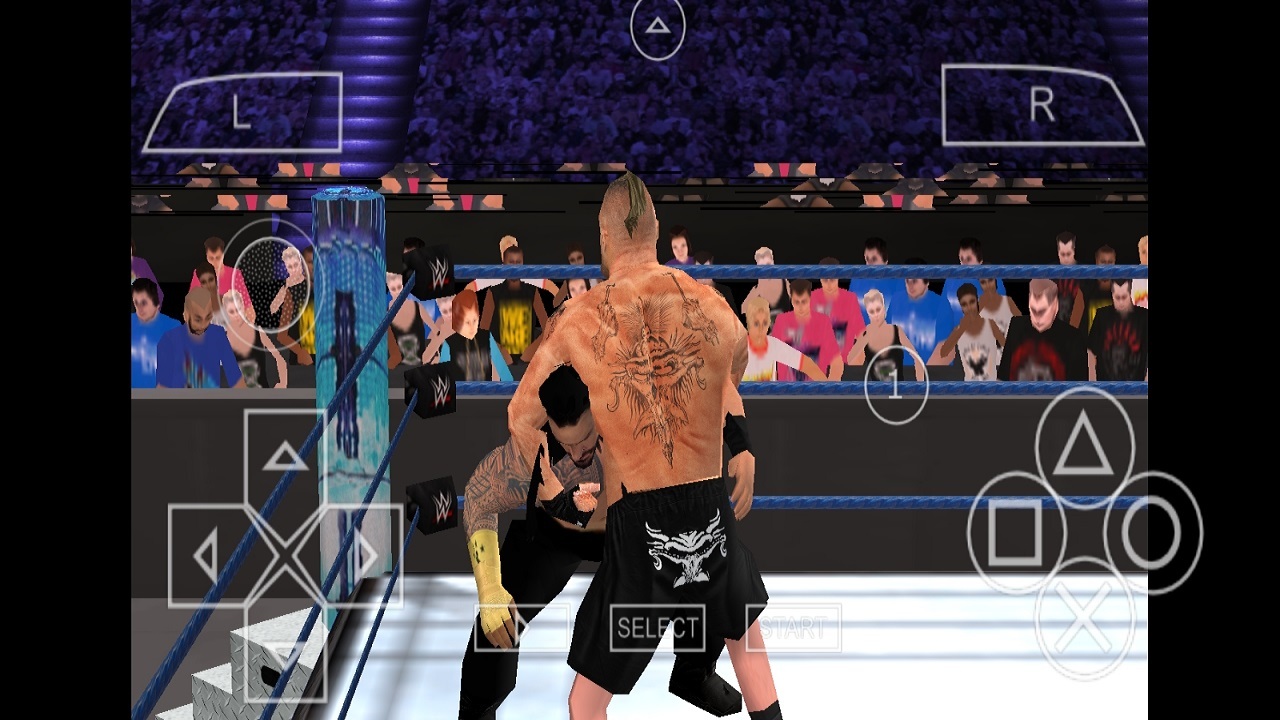Tap the cross action button
This screenshot has width=1280, height=720.
click(x=1084, y=616)
